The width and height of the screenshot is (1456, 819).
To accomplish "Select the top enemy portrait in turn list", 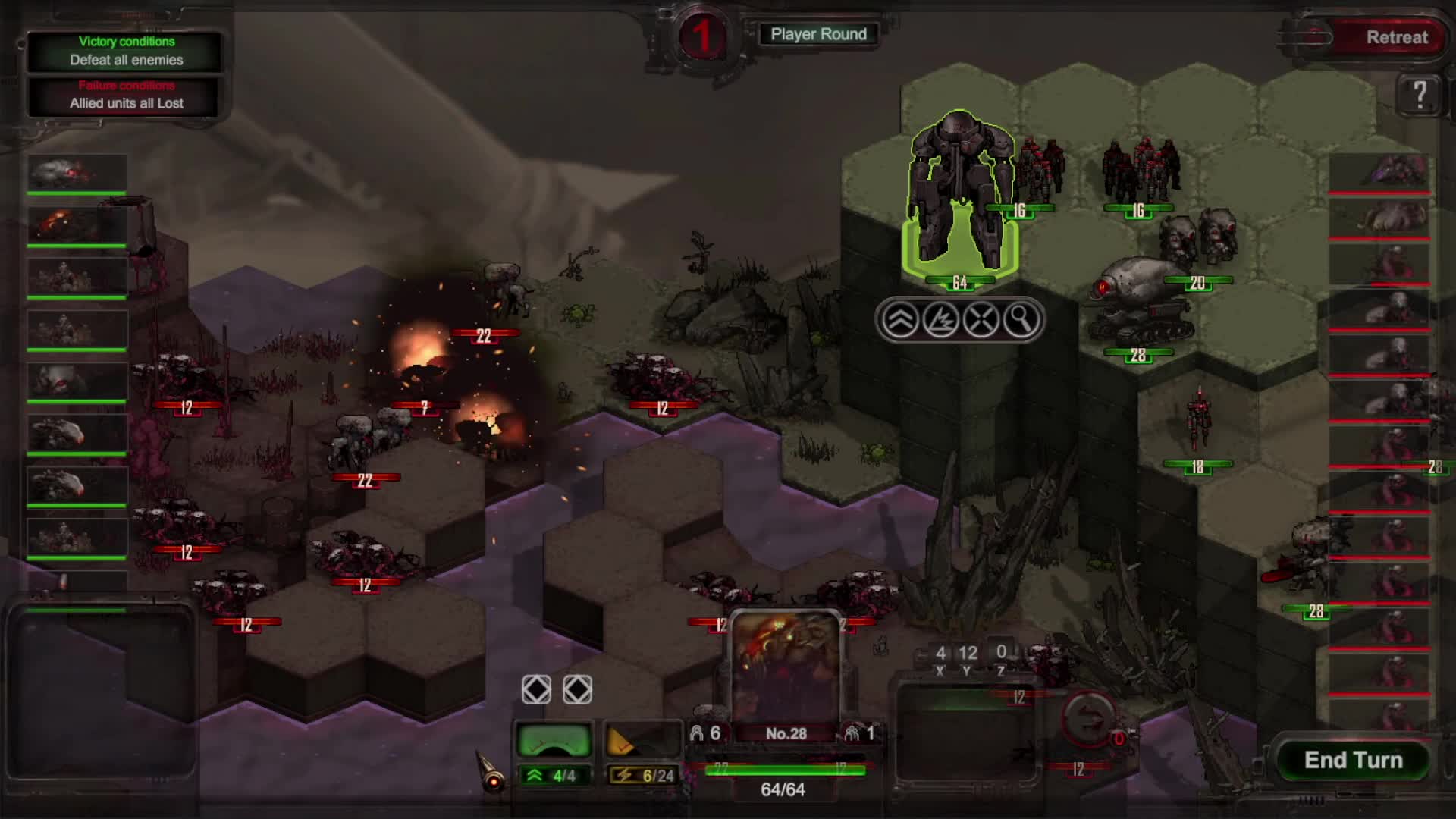I will (1379, 172).
